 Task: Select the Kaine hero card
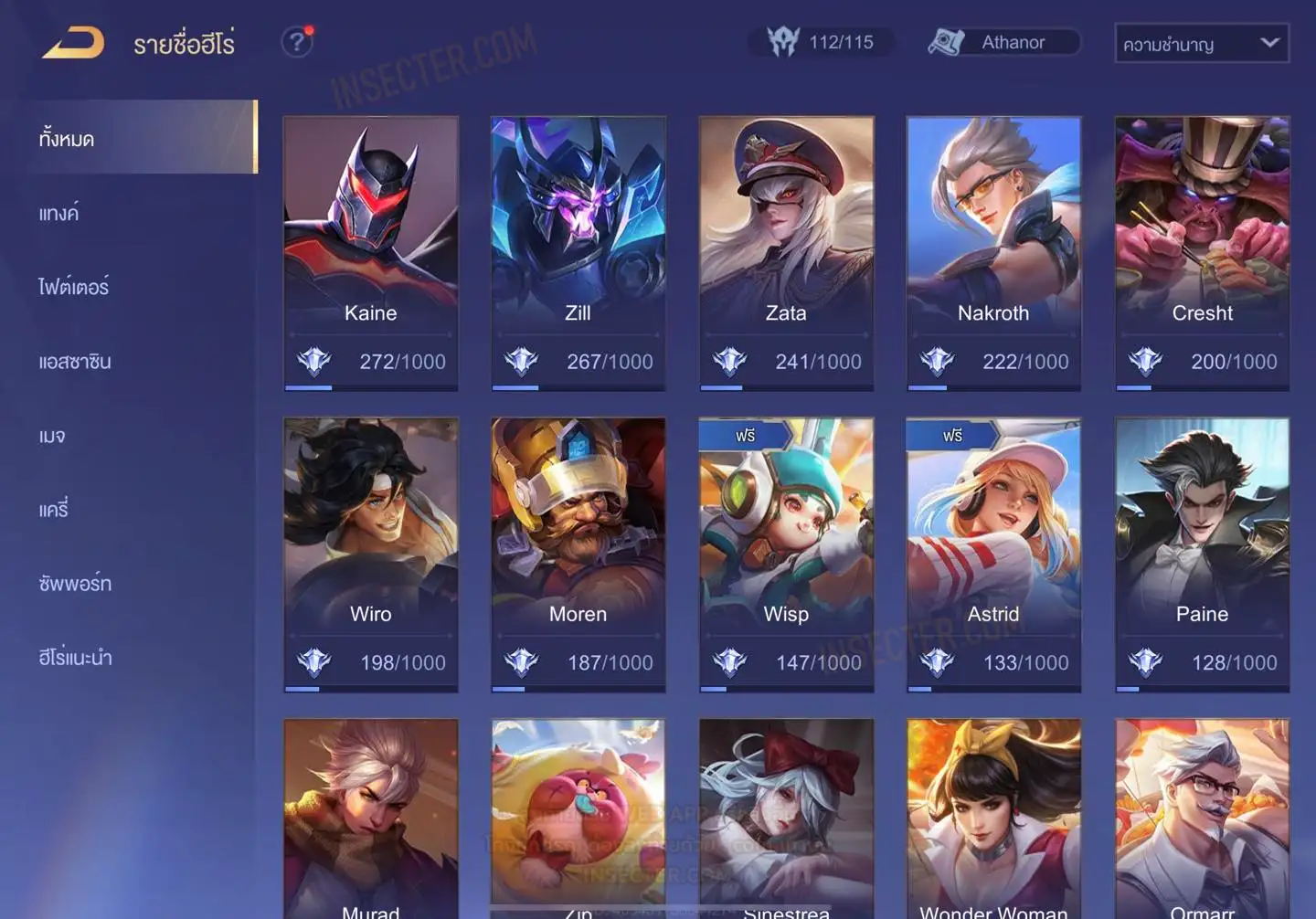pos(370,253)
